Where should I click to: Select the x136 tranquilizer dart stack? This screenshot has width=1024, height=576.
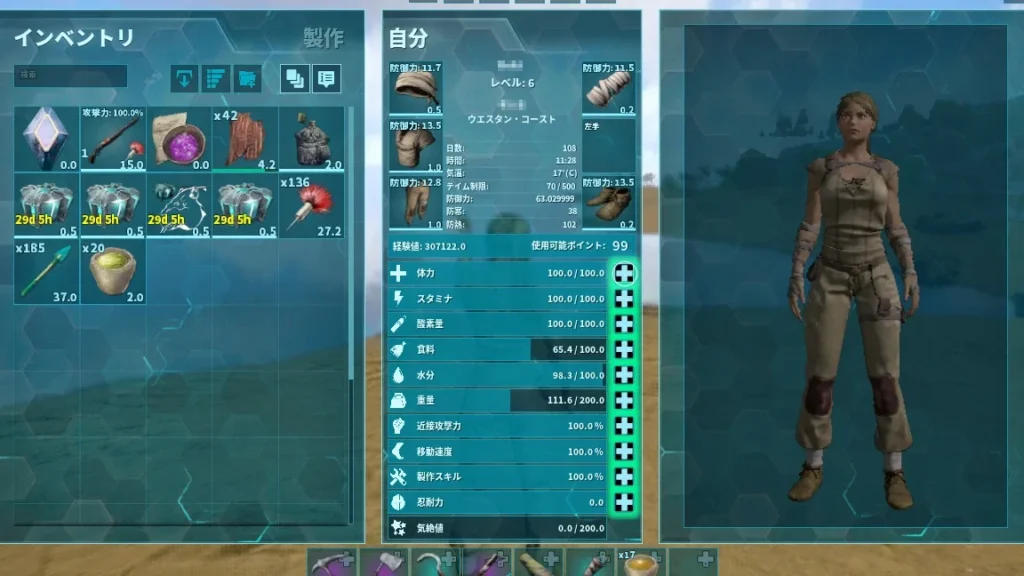(x=311, y=205)
